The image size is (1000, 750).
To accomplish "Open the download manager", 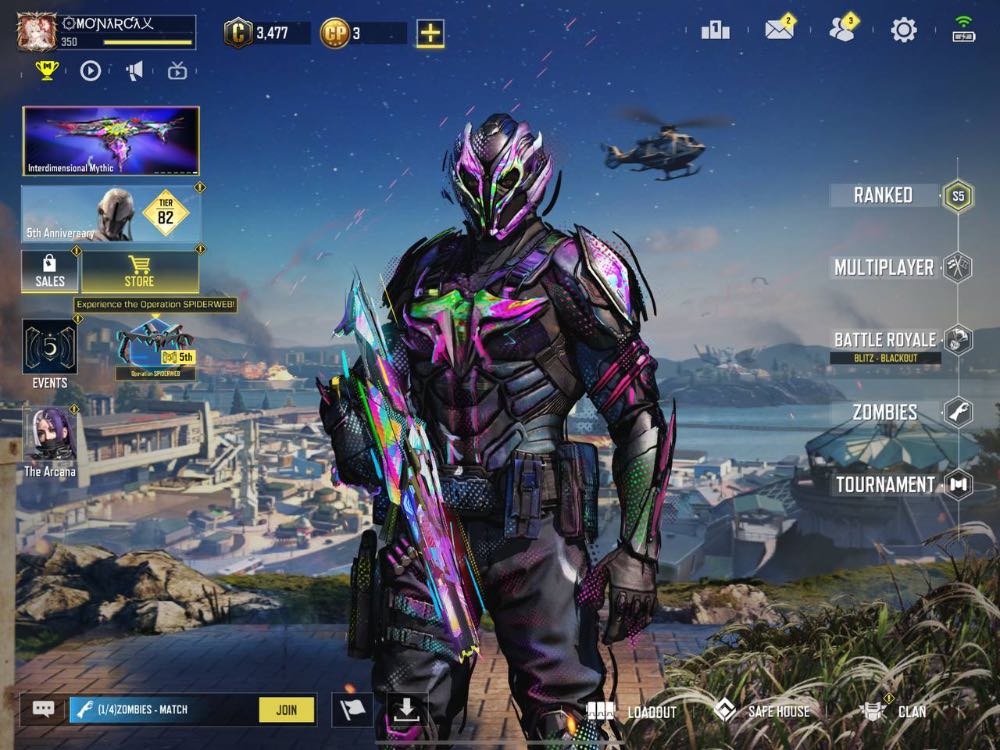I will (x=406, y=710).
